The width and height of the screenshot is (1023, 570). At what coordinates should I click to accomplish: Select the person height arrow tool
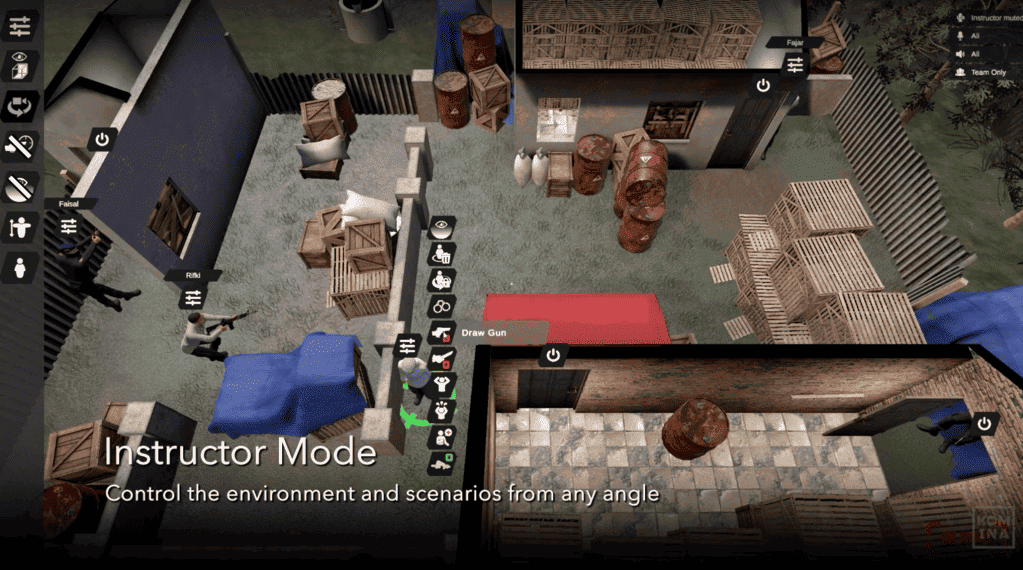21,226
